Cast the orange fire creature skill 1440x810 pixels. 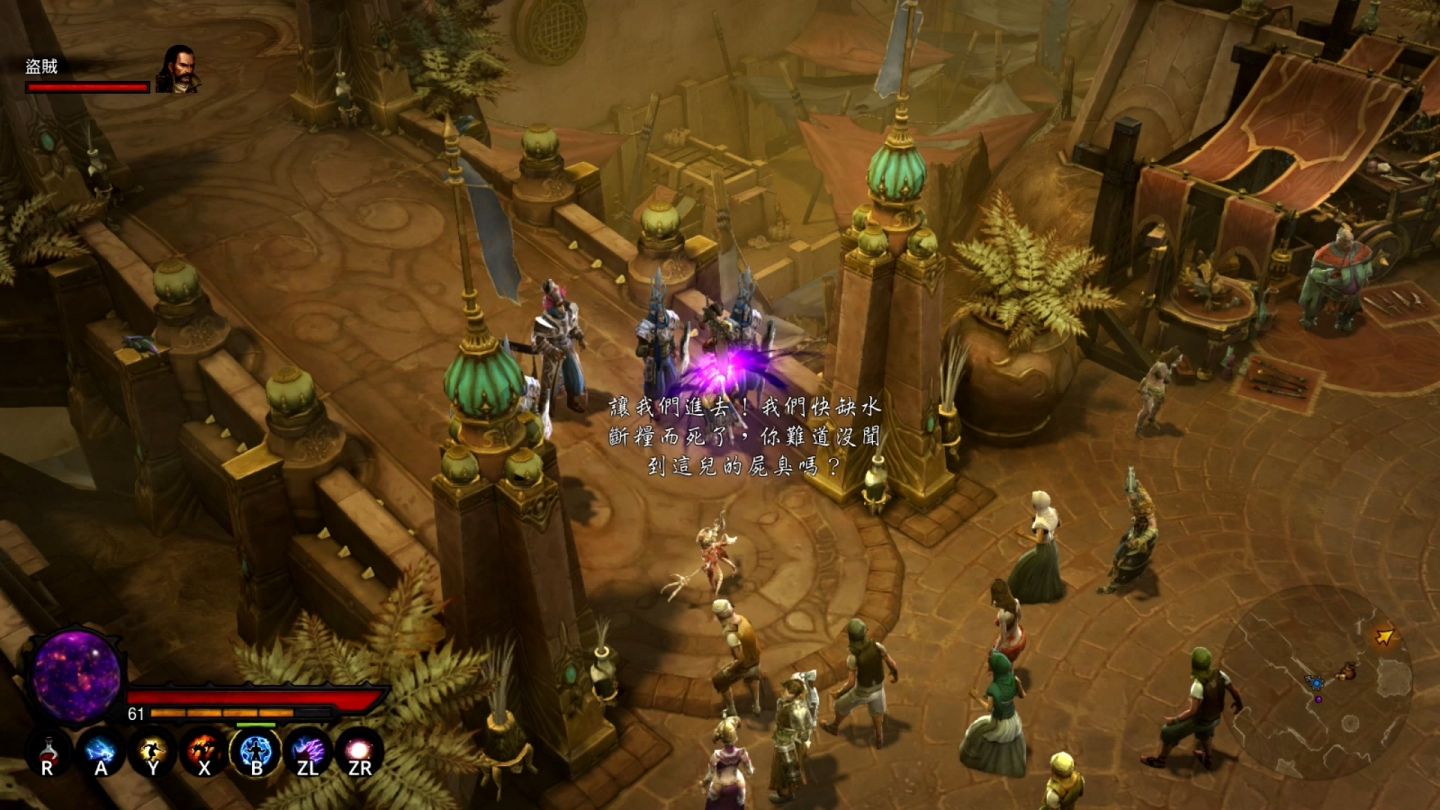tap(204, 750)
